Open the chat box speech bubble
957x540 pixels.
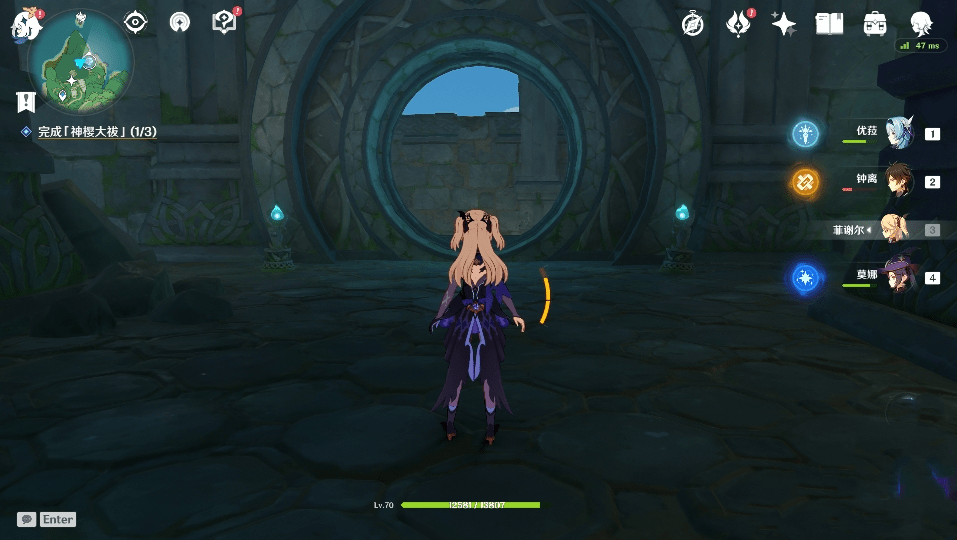27,520
